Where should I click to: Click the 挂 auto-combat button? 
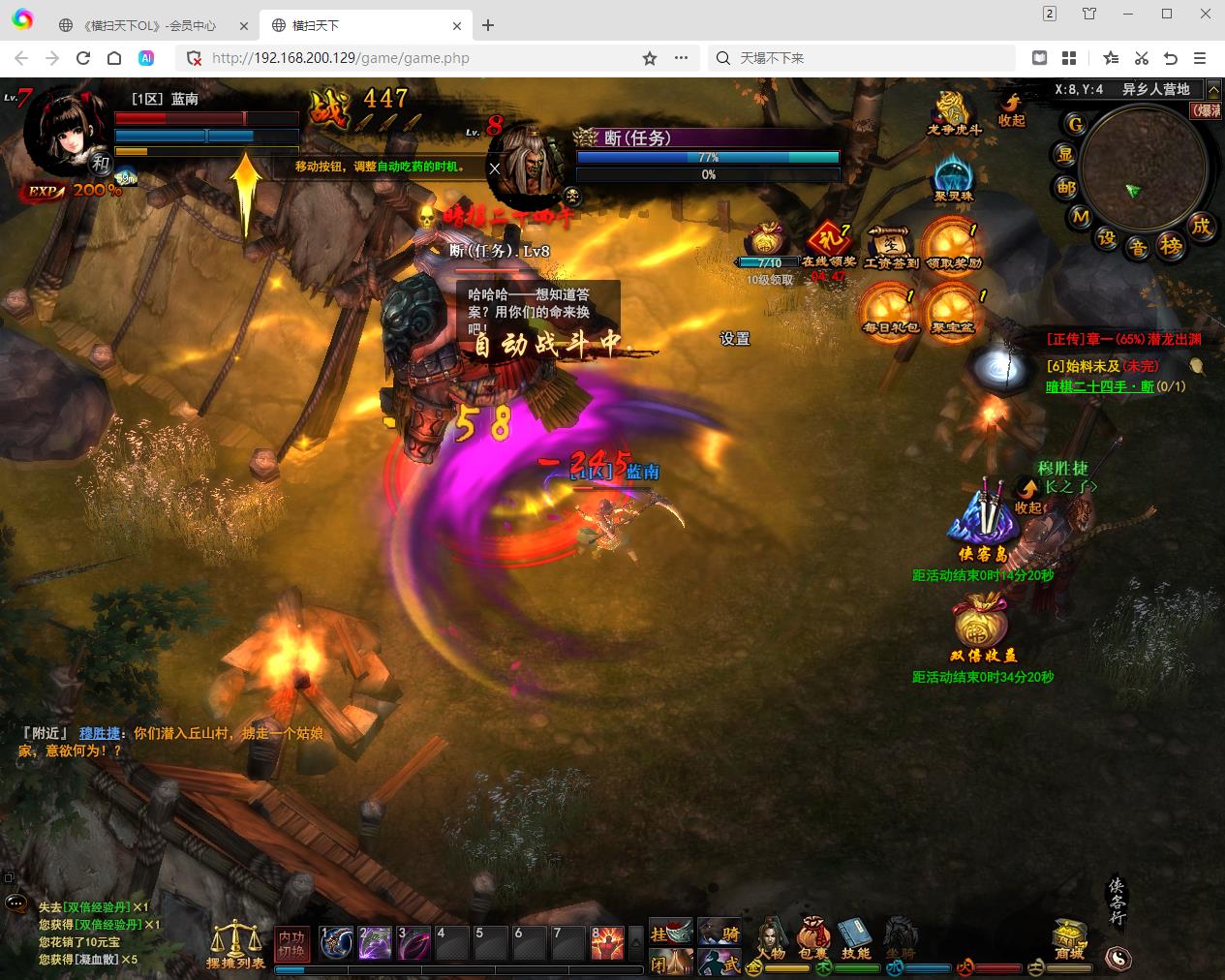click(670, 933)
